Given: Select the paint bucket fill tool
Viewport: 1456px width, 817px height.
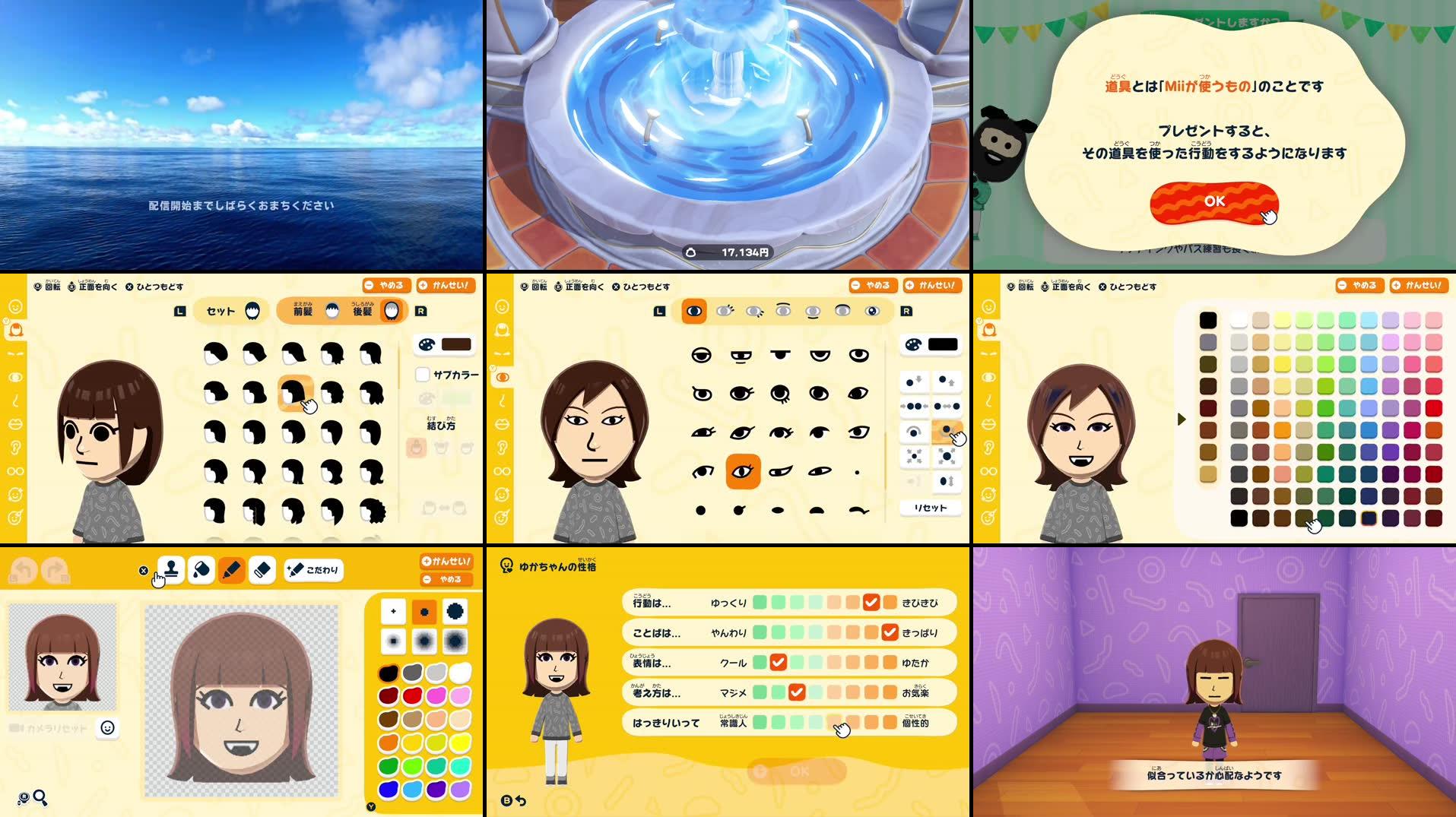Looking at the screenshot, I should tap(202, 569).
